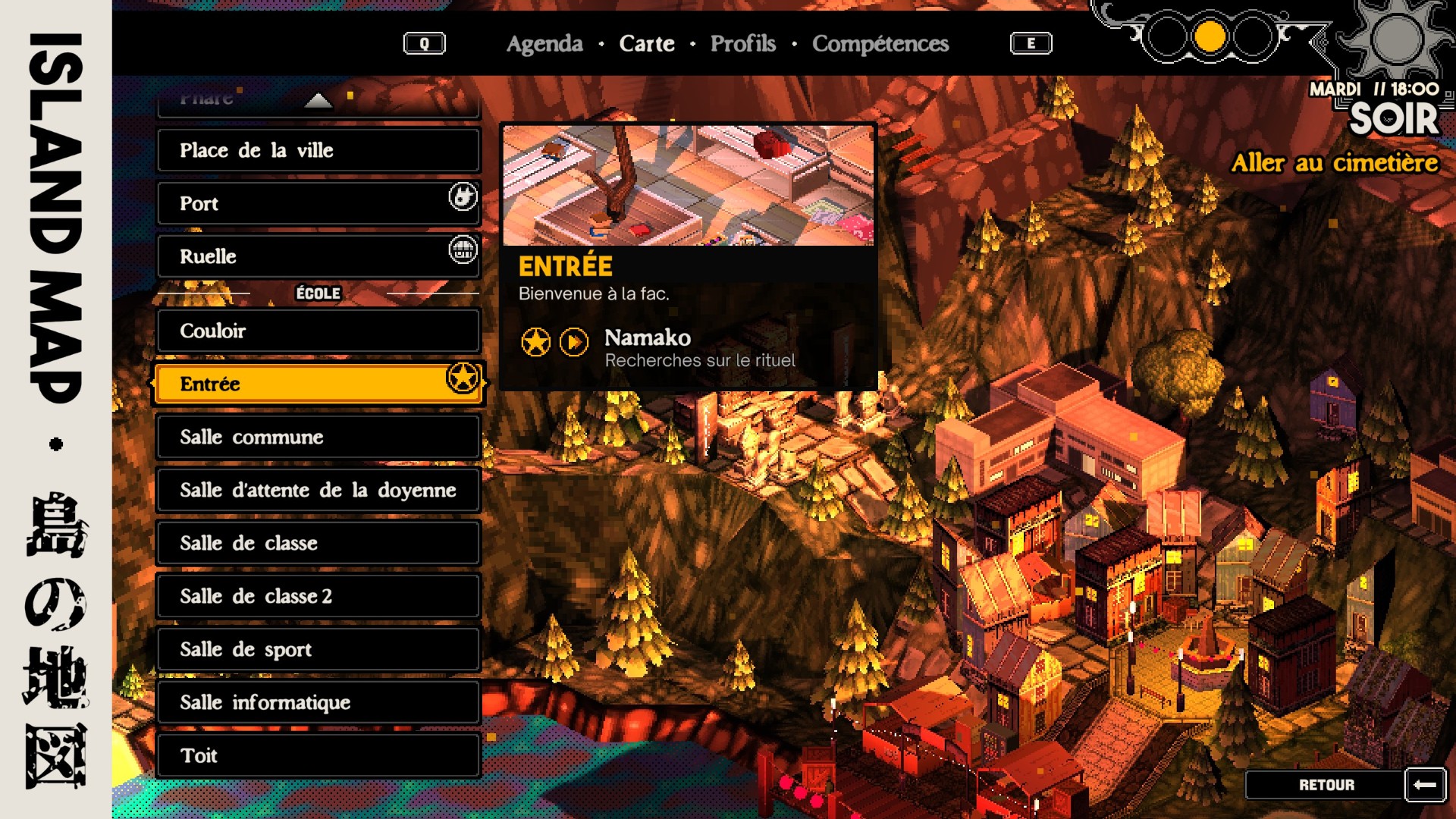Screen dimensions: 1456x819
Task: Choose the Port location
Action: point(318,203)
